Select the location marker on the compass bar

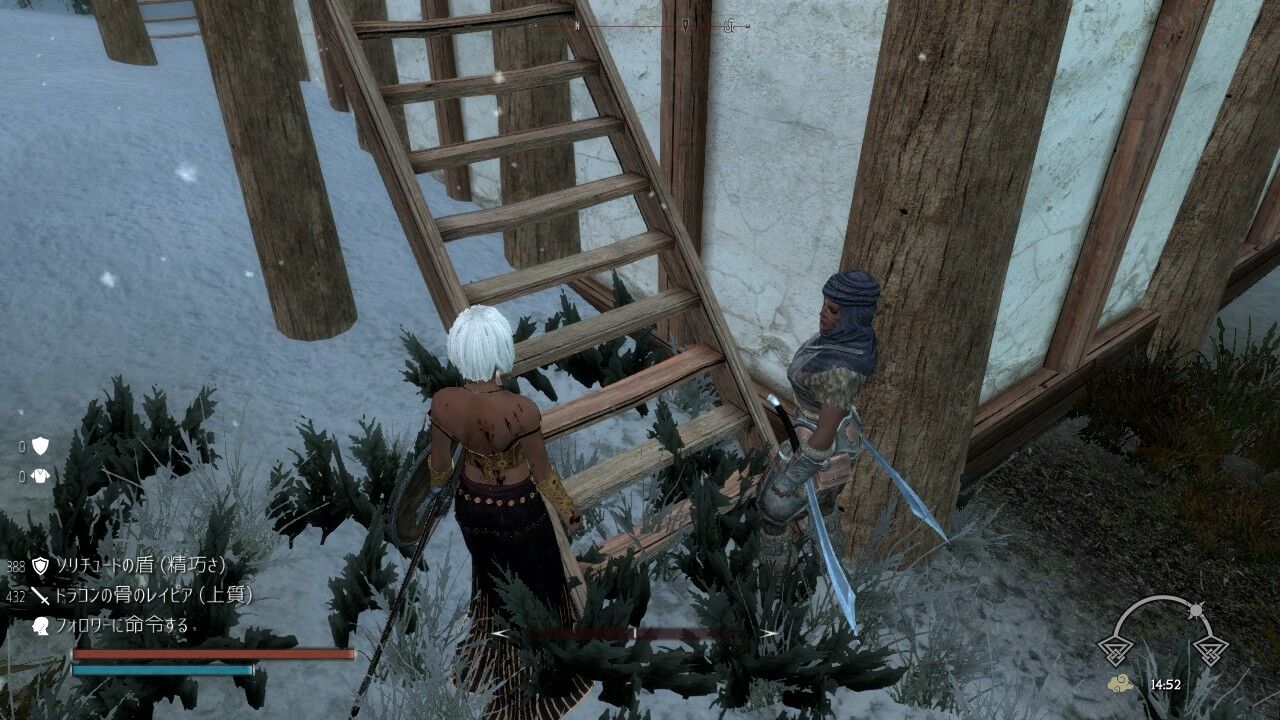(686, 25)
